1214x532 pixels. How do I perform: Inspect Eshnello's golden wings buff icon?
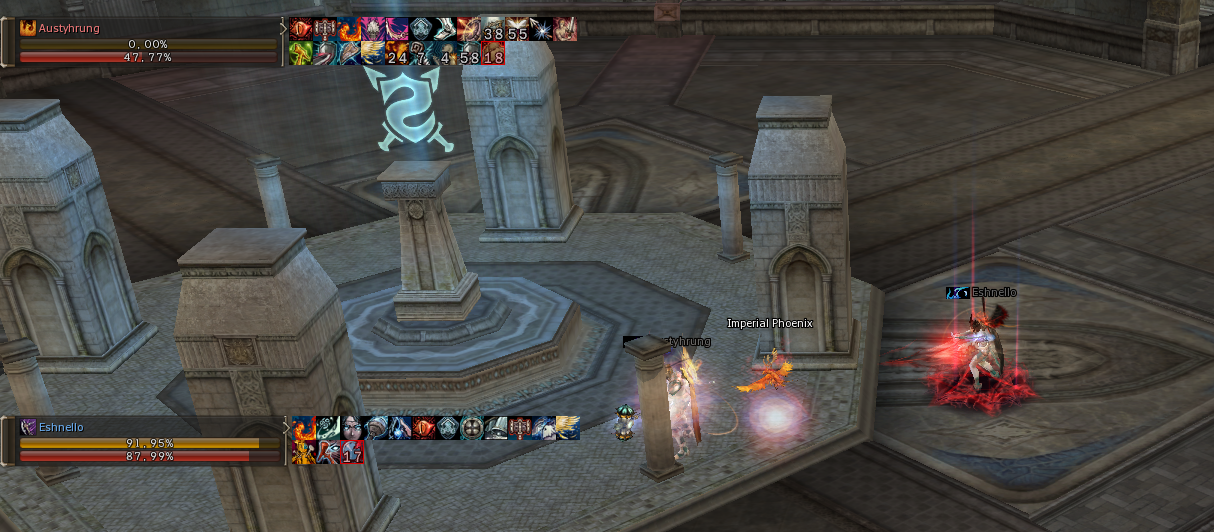(x=566, y=429)
